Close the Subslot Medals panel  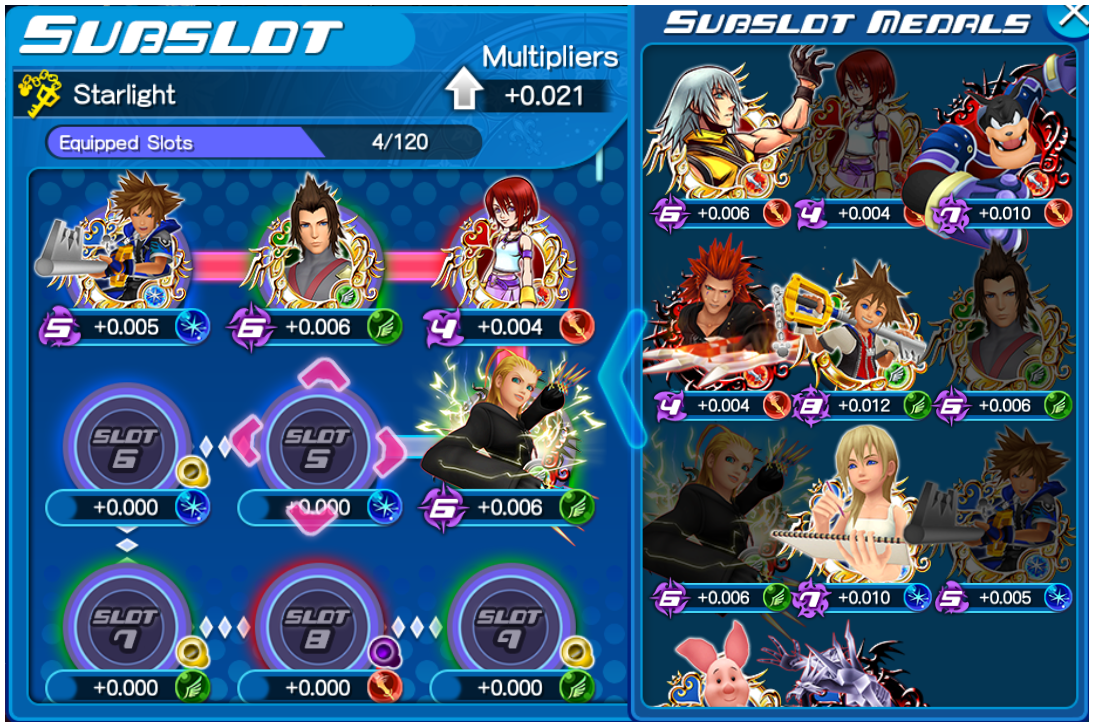click(1071, 14)
